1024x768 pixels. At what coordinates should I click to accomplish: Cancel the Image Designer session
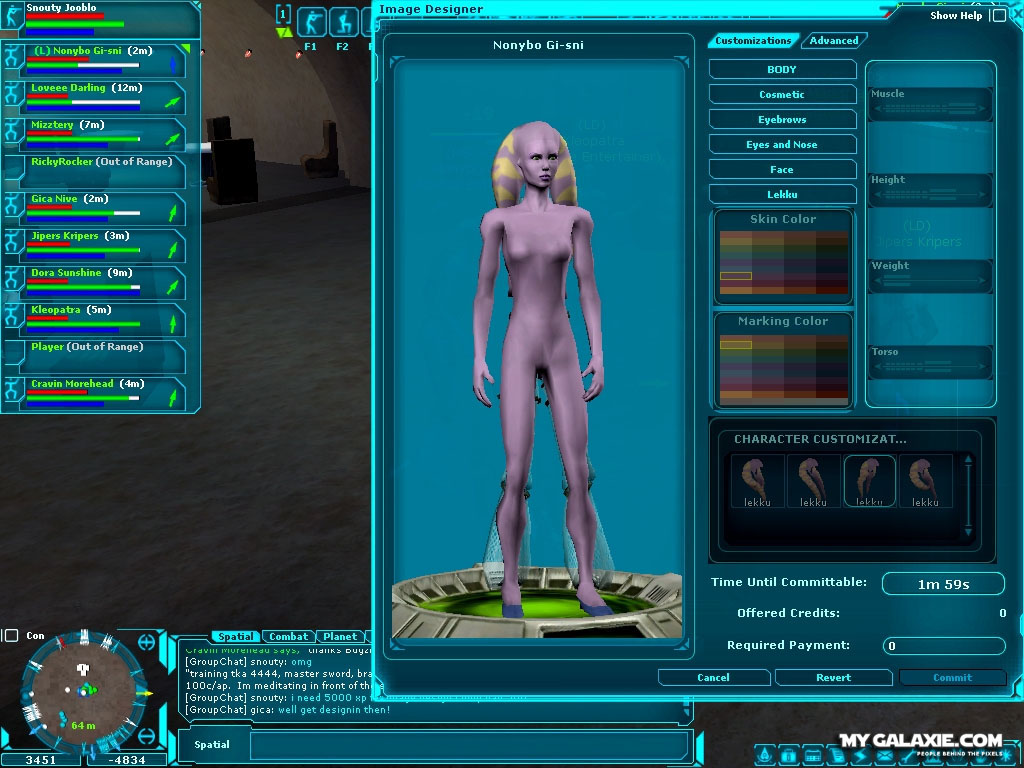[x=713, y=677]
